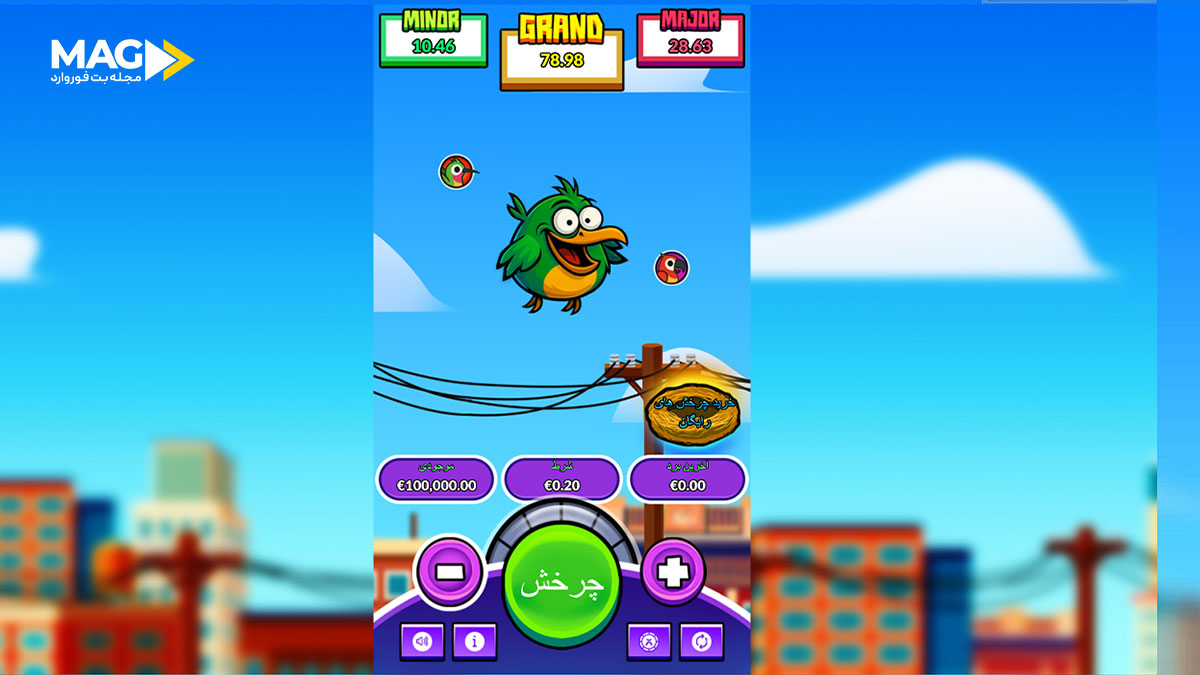
Task: Decrease the bet with the minus button
Action: (449, 572)
